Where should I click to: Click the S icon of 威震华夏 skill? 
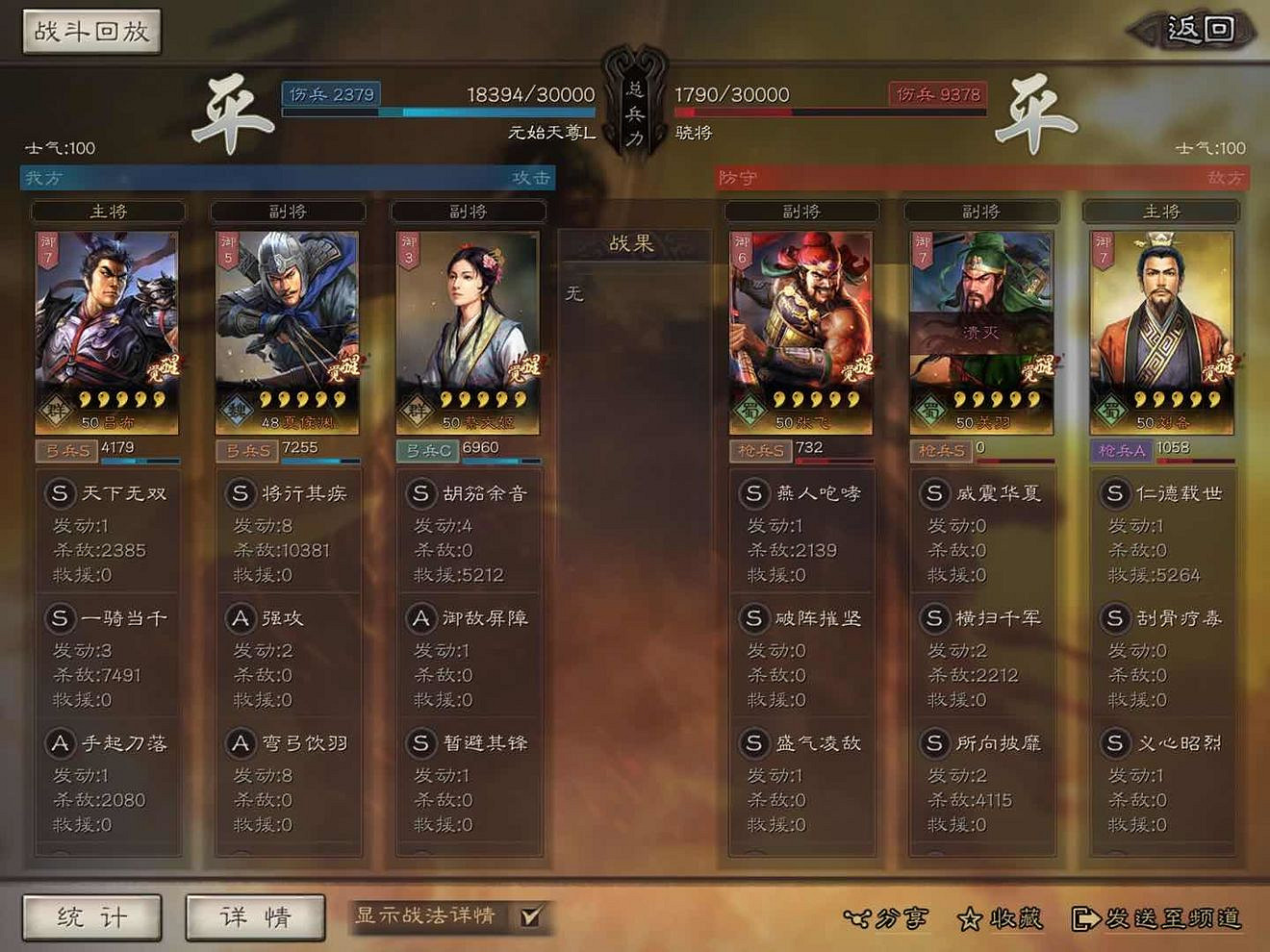pyautogui.click(x=934, y=493)
